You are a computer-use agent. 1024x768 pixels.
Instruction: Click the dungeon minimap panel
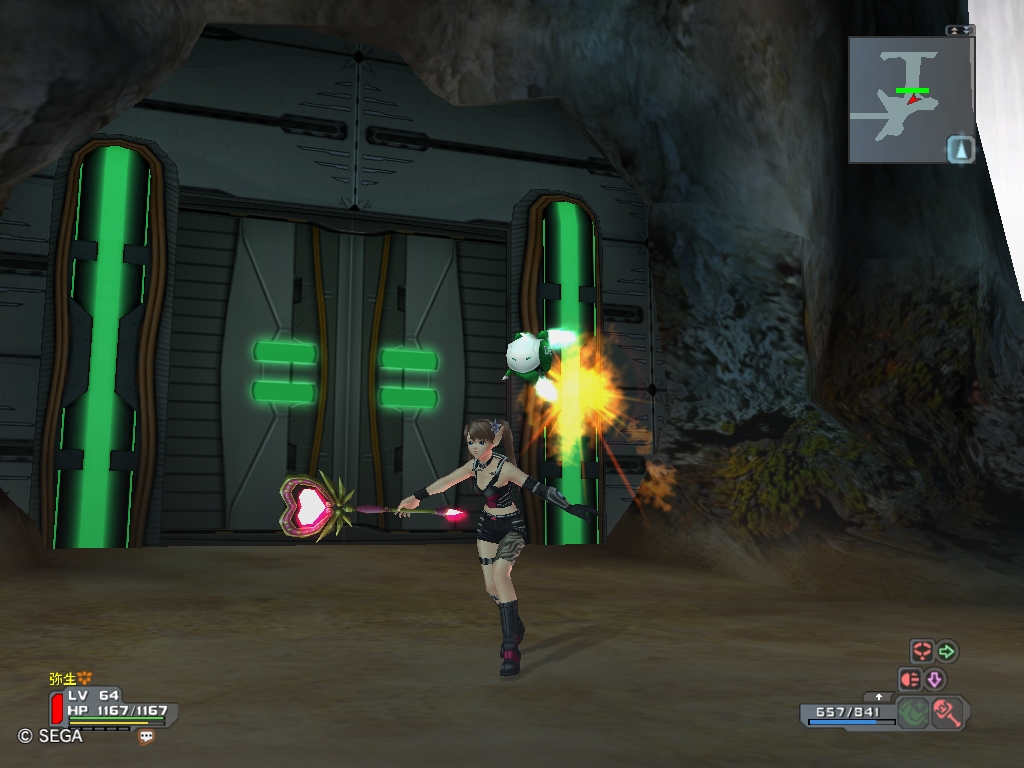pyautogui.click(x=910, y=100)
